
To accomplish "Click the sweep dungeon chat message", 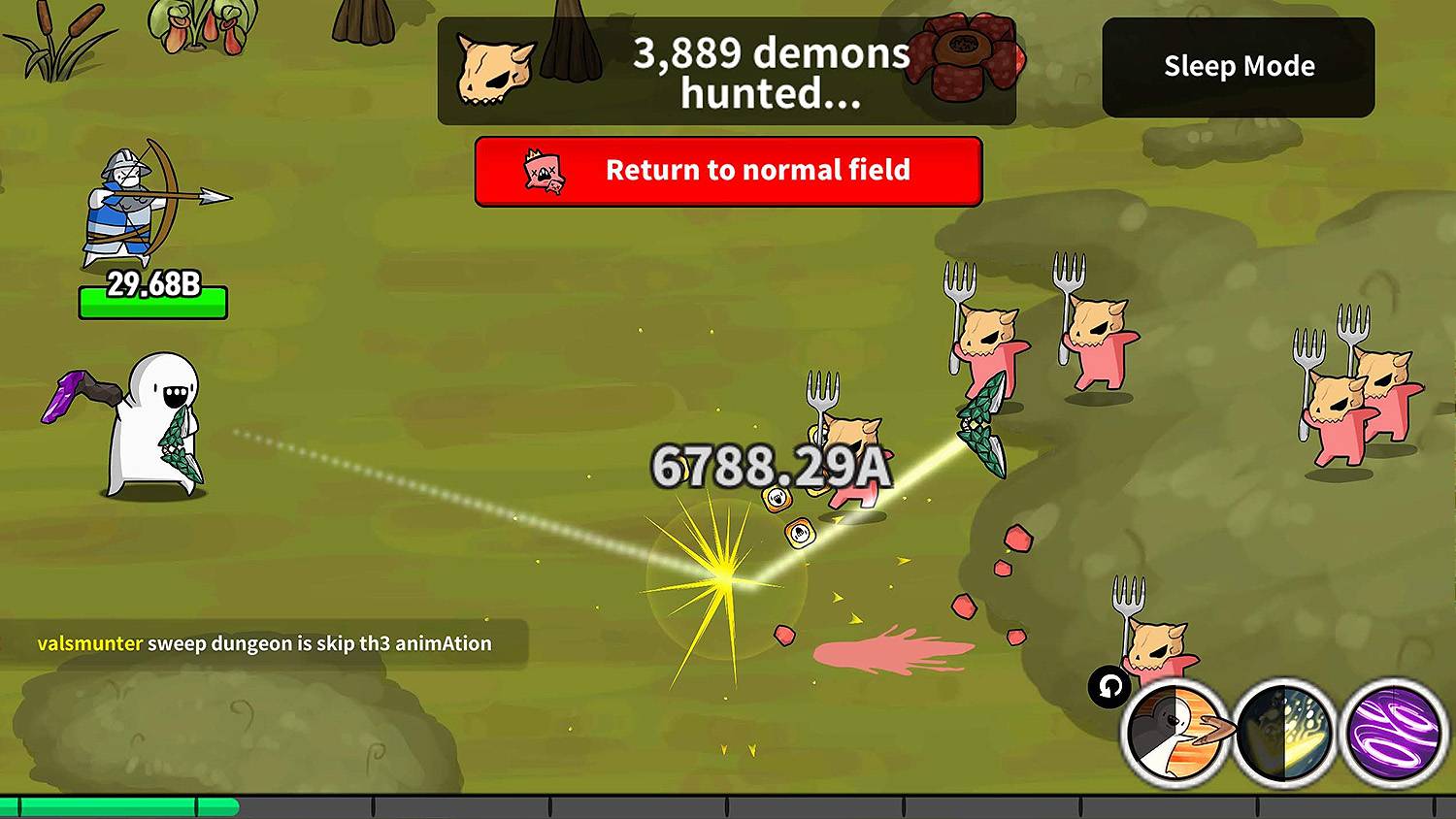I will pos(320,643).
